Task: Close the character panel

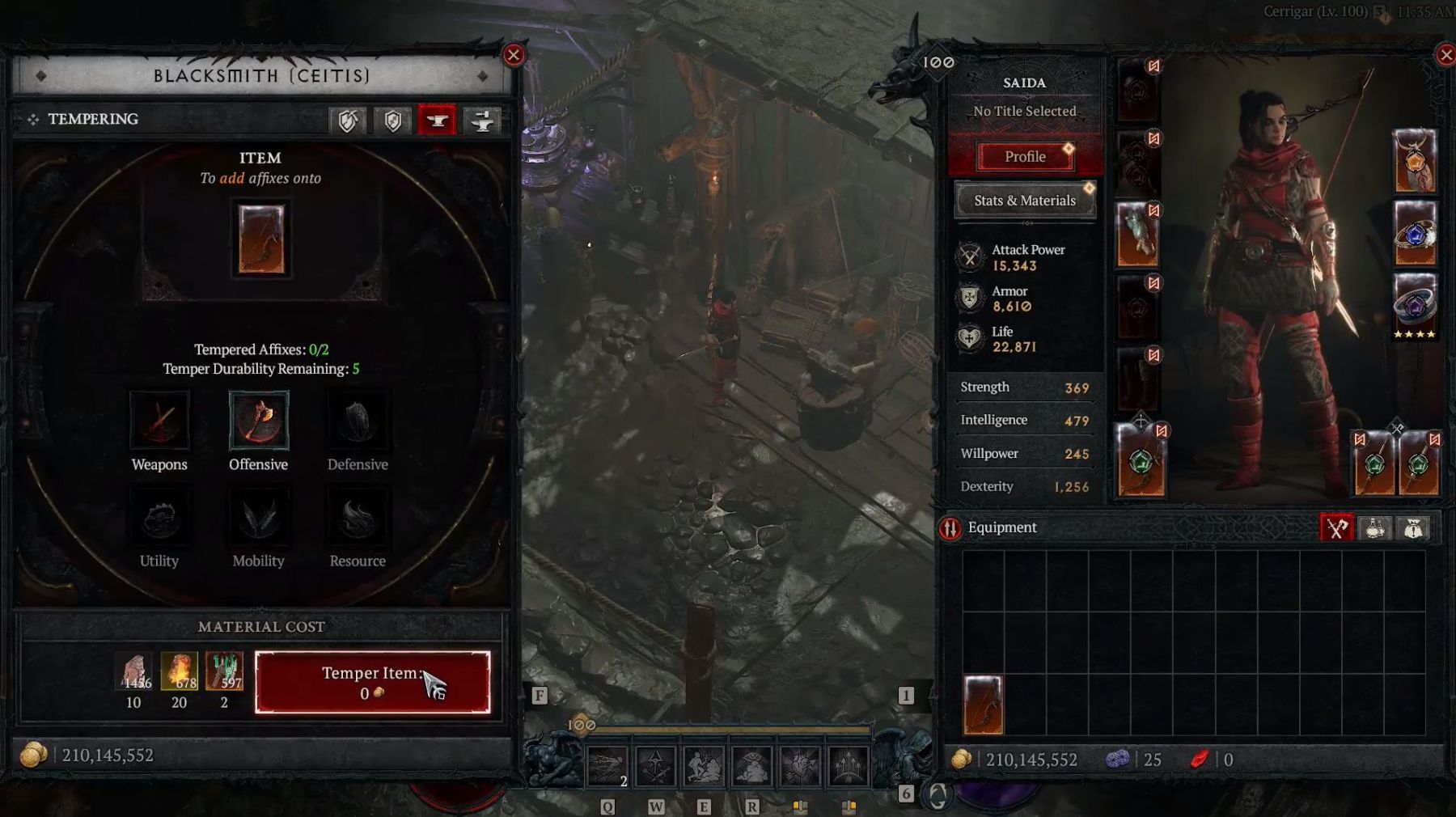Action: coord(1445,55)
